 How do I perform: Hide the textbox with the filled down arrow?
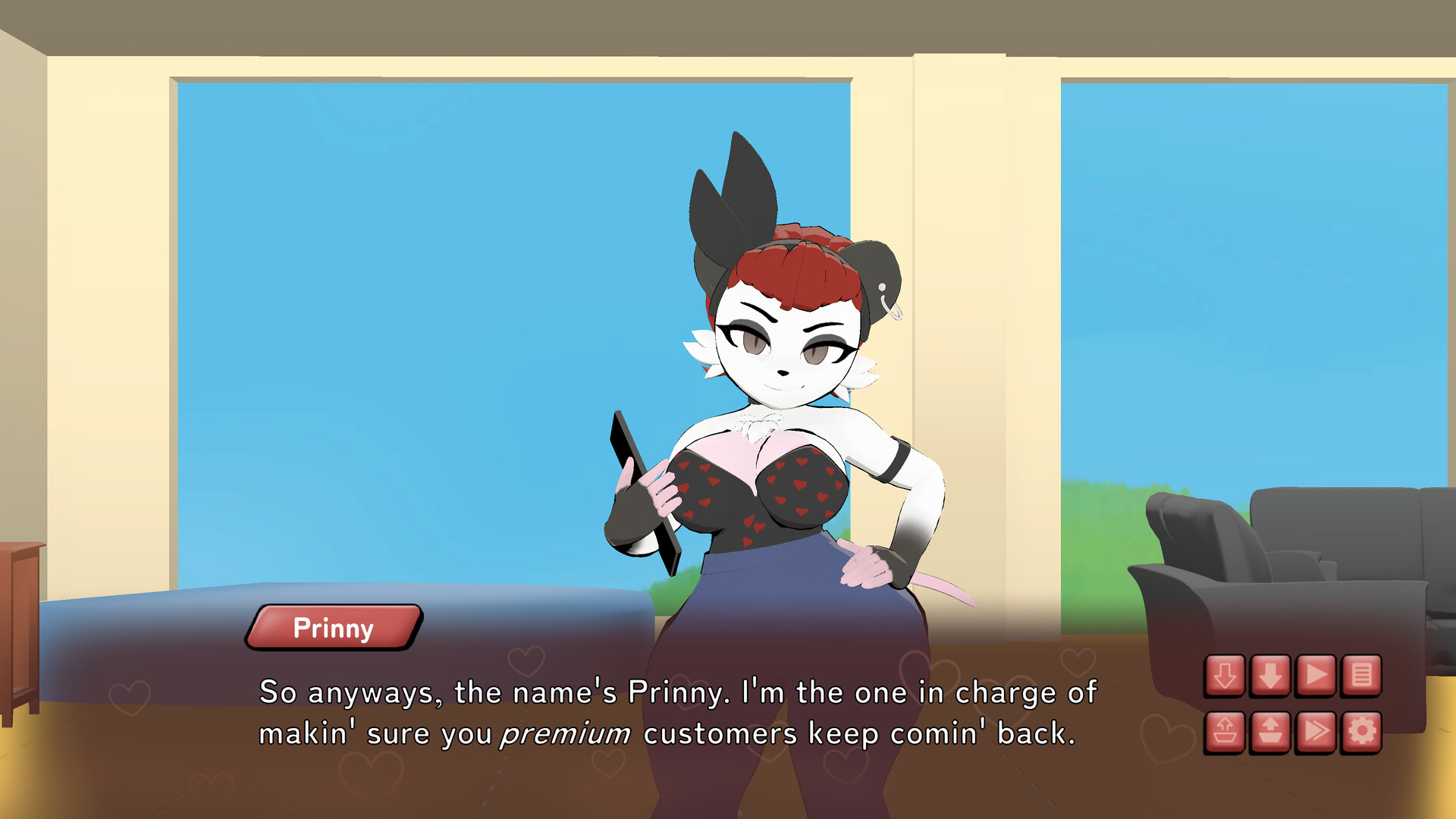coord(1269,676)
